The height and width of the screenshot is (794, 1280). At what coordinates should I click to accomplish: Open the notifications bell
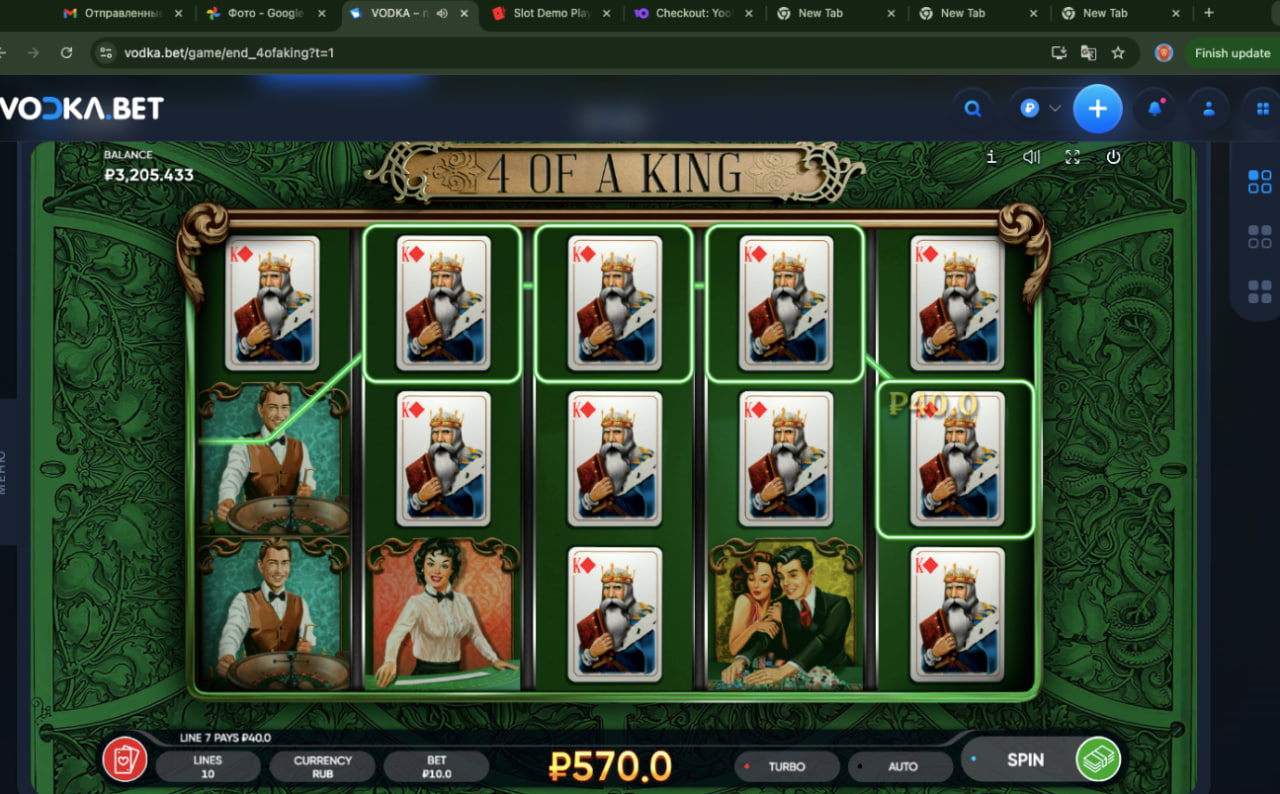point(1155,109)
